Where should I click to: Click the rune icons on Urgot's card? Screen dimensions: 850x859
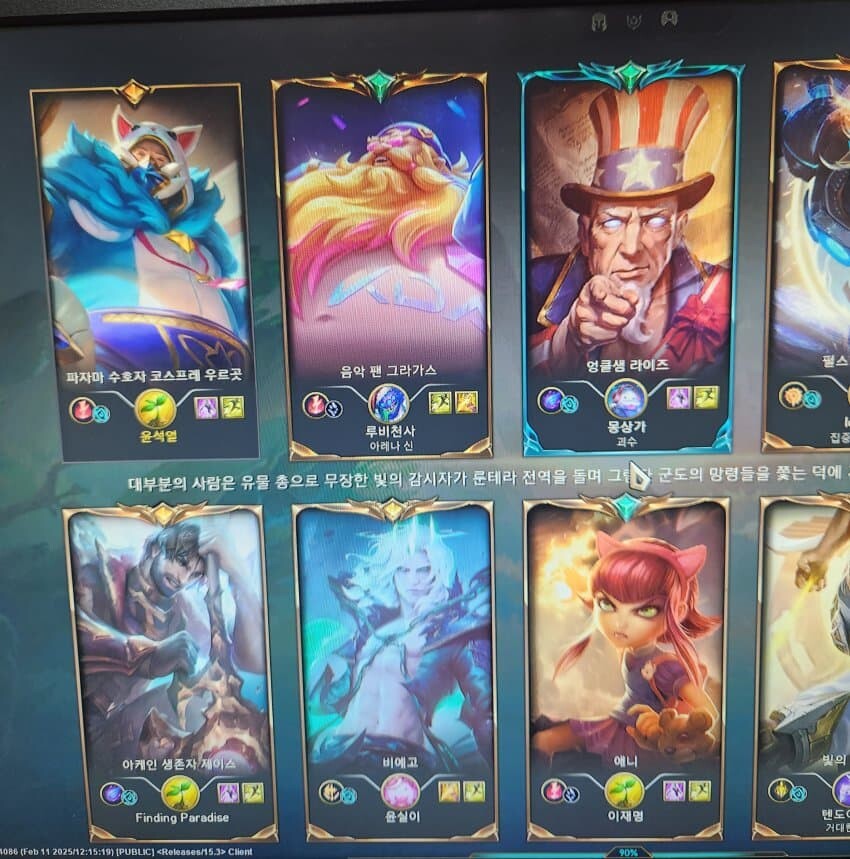tap(89, 410)
